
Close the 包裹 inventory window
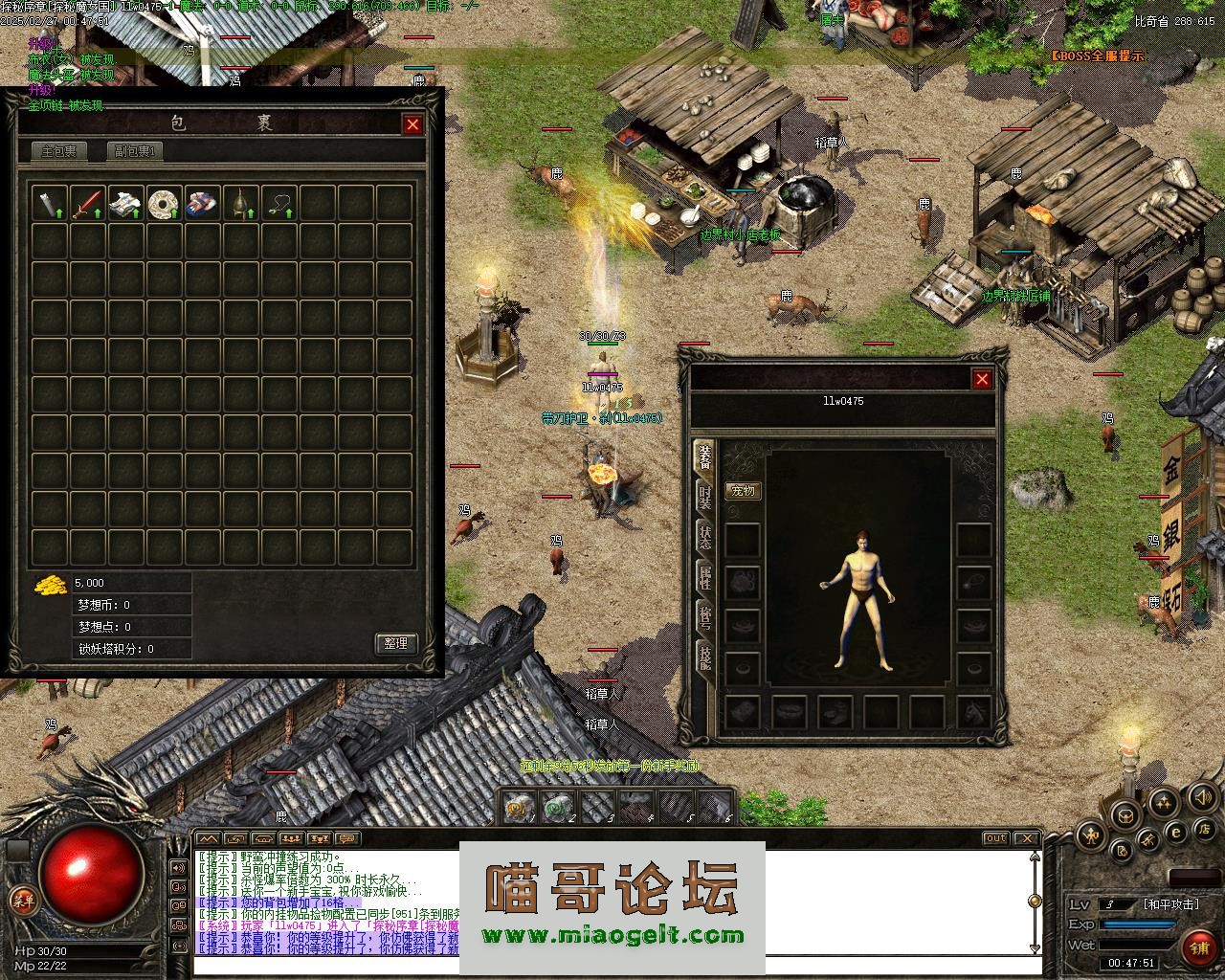412,124
